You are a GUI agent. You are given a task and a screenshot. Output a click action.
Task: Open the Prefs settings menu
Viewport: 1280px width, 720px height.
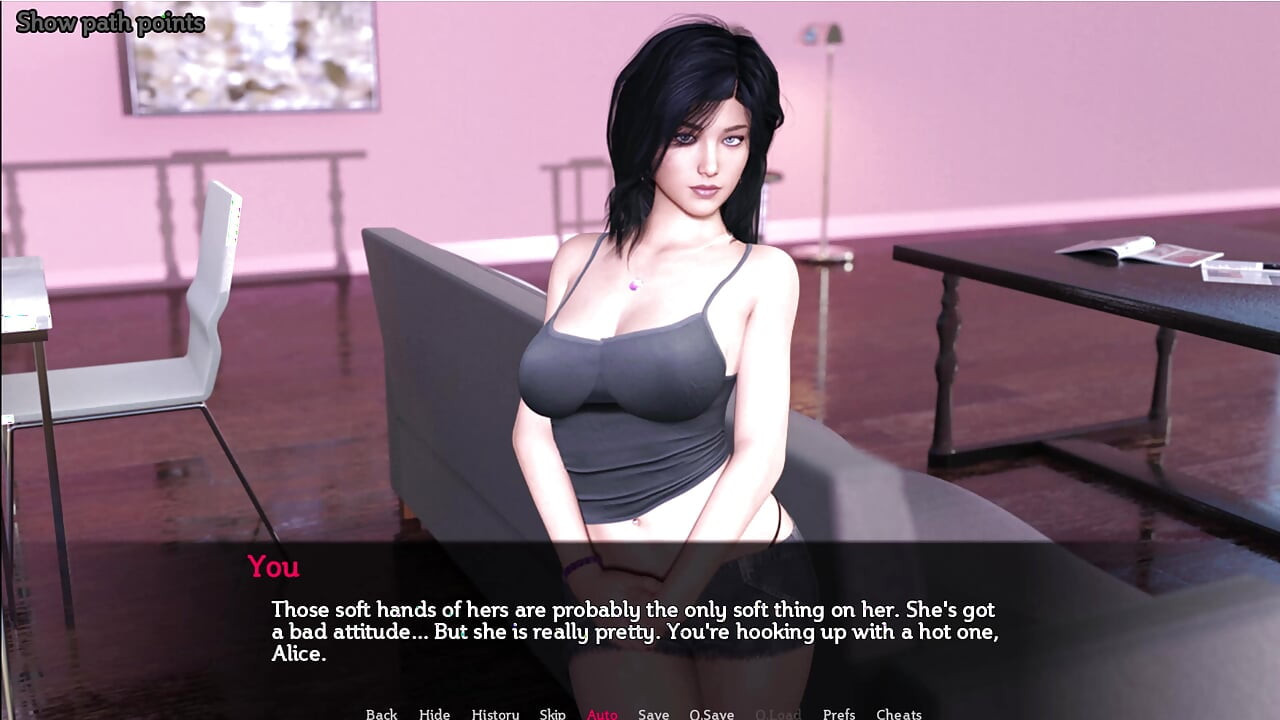(838, 713)
